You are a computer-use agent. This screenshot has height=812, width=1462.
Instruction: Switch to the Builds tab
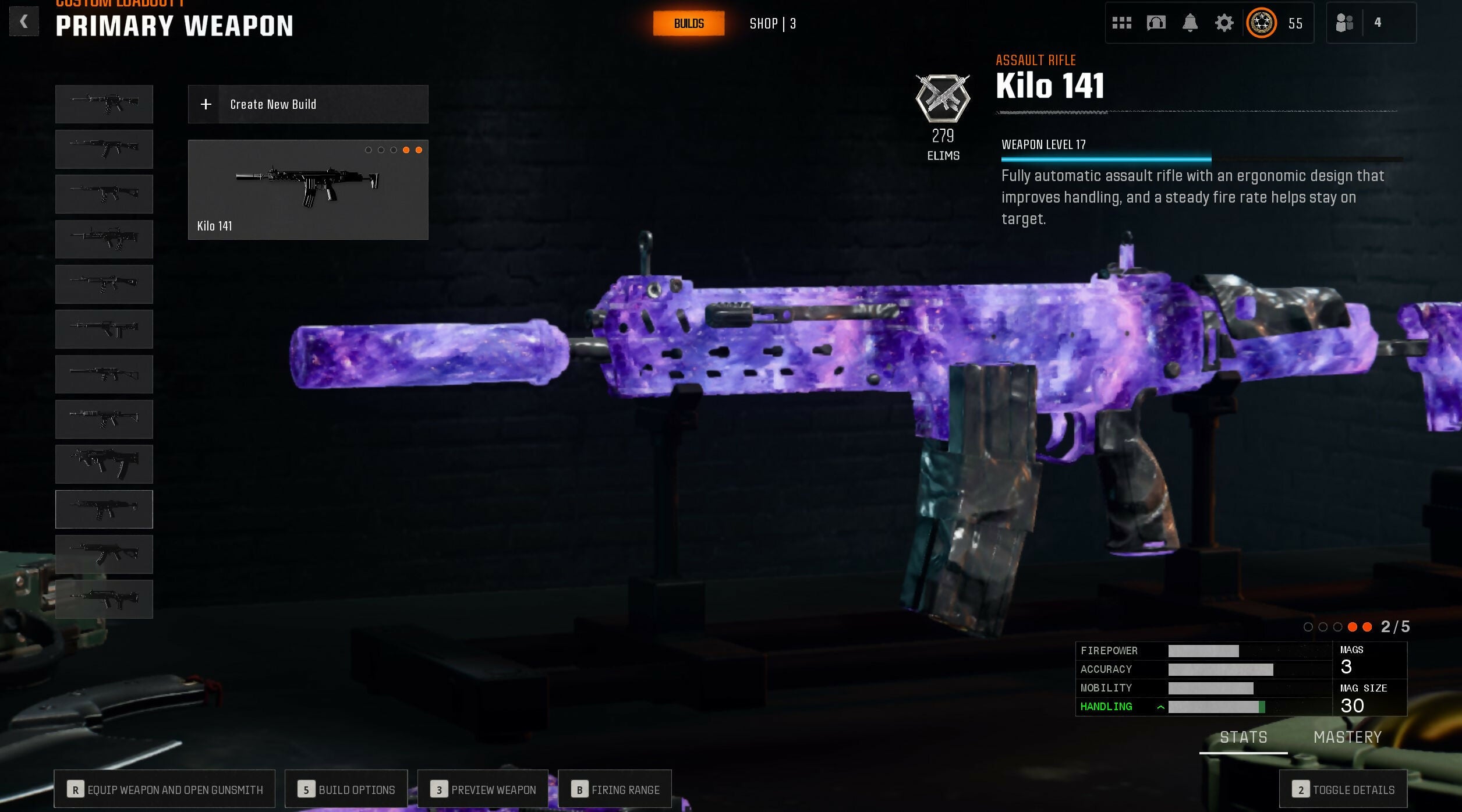[x=688, y=24]
